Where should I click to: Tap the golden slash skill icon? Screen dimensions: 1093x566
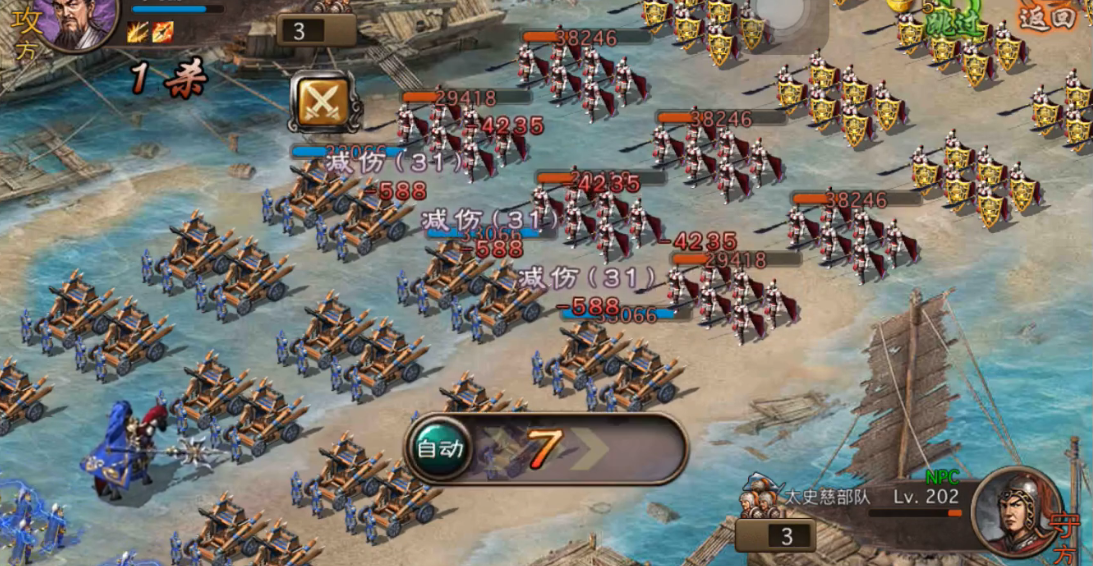[139, 32]
